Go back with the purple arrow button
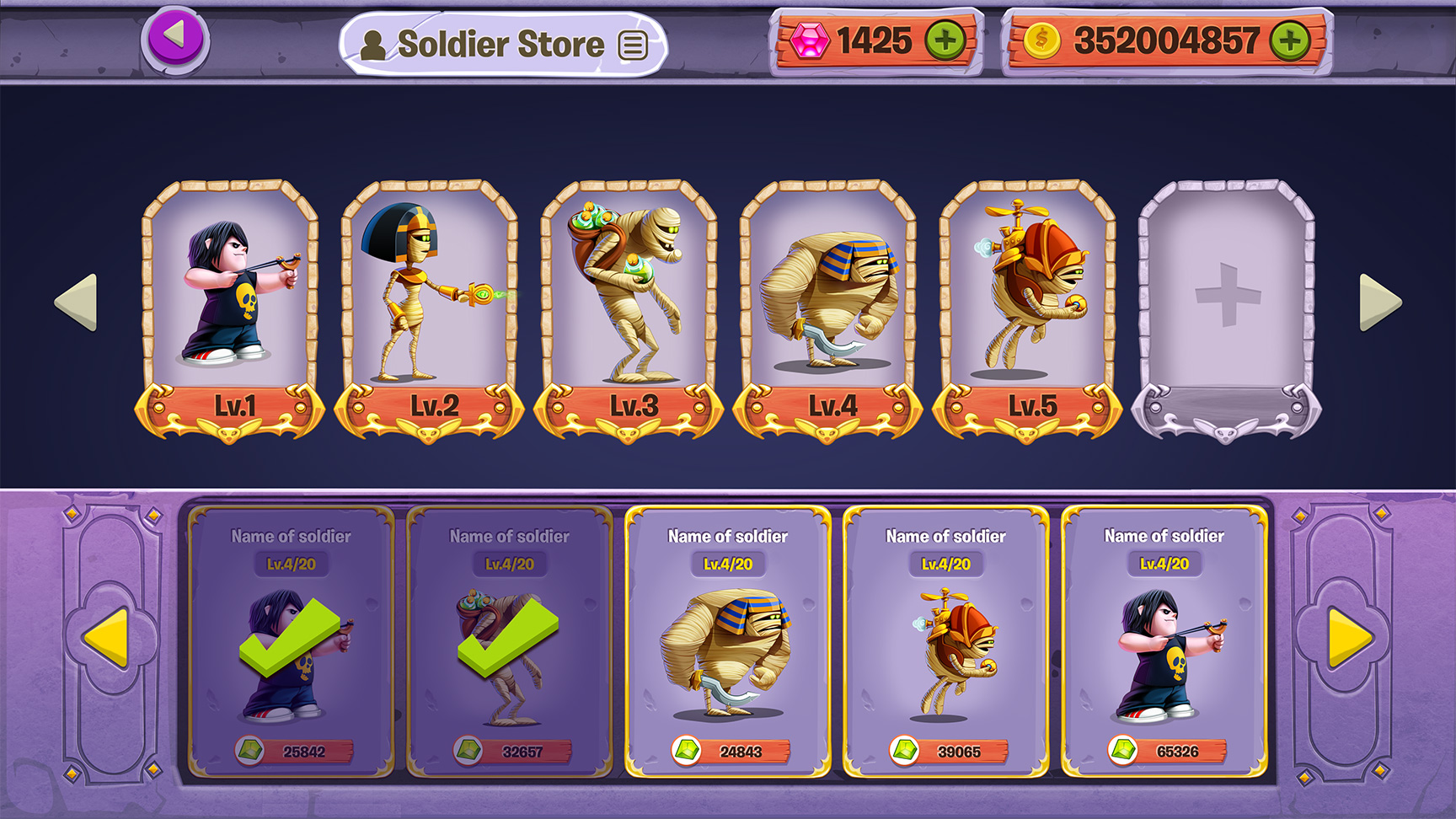The width and height of the screenshot is (1456, 819). [x=174, y=38]
